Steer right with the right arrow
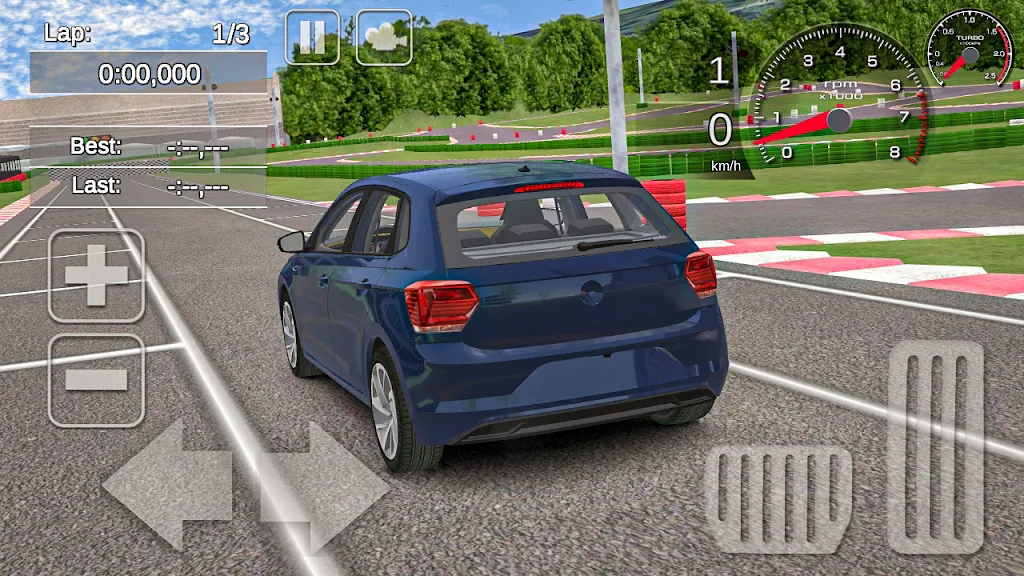The image size is (1024, 576). point(326,486)
